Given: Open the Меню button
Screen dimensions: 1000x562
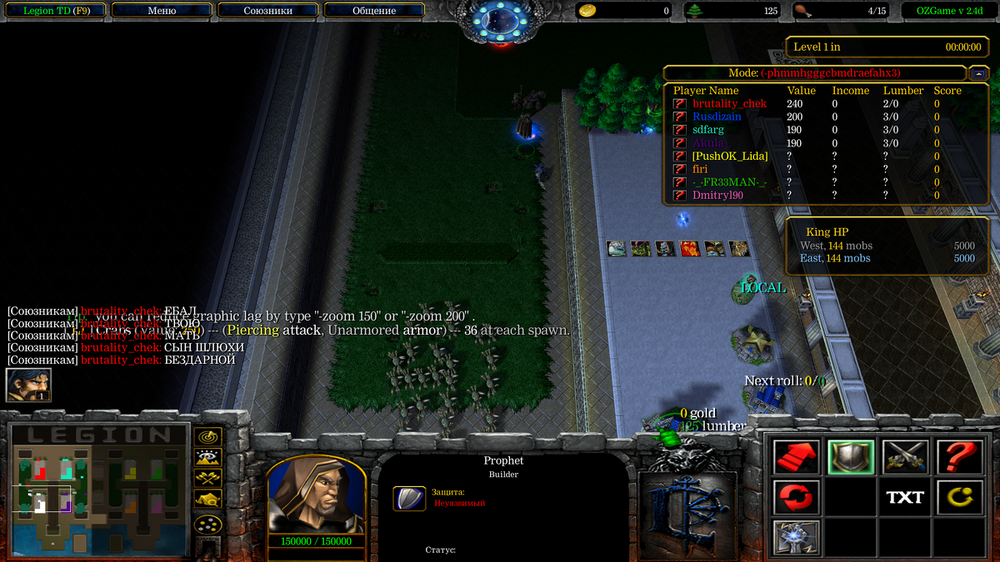Looking at the screenshot, I should tap(162, 11).
